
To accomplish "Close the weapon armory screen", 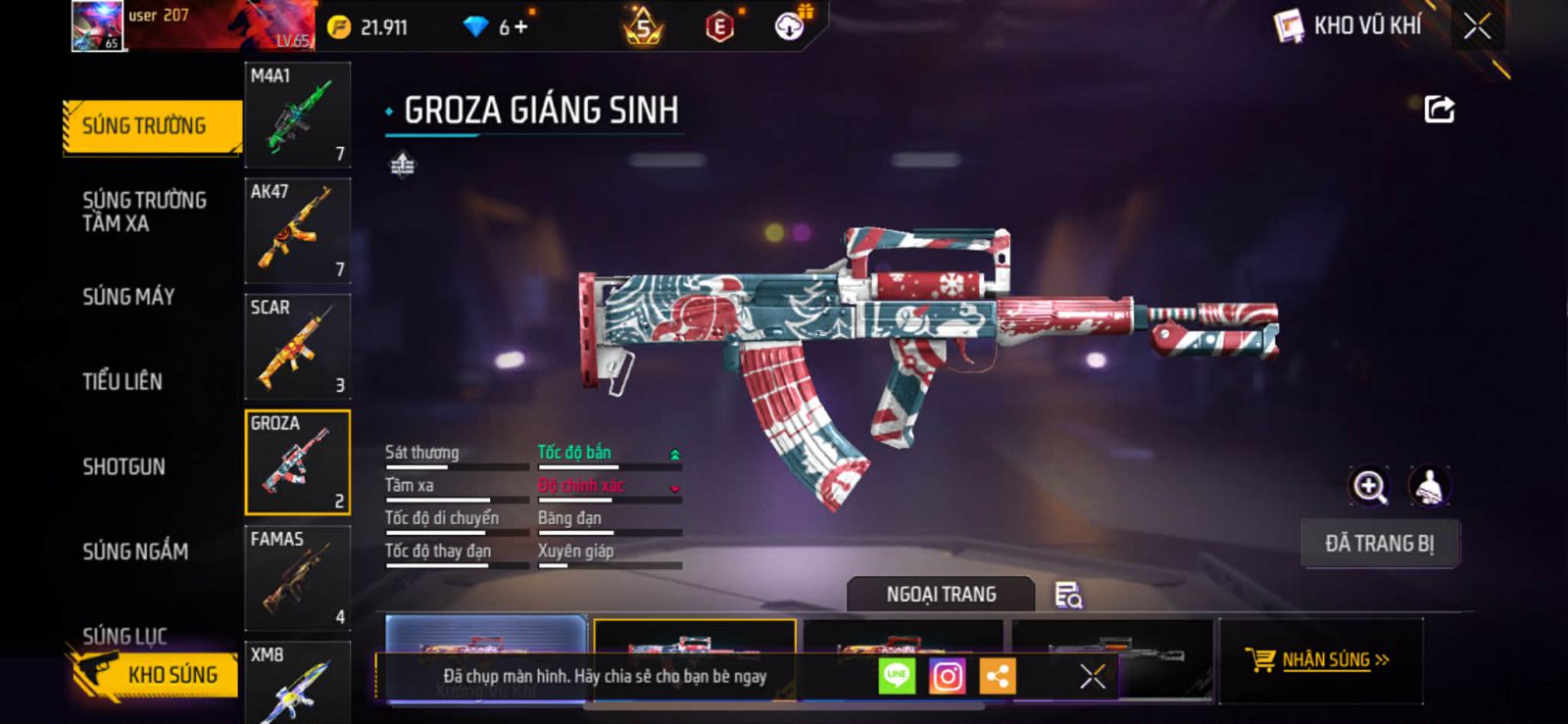I will [x=1477, y=26].
